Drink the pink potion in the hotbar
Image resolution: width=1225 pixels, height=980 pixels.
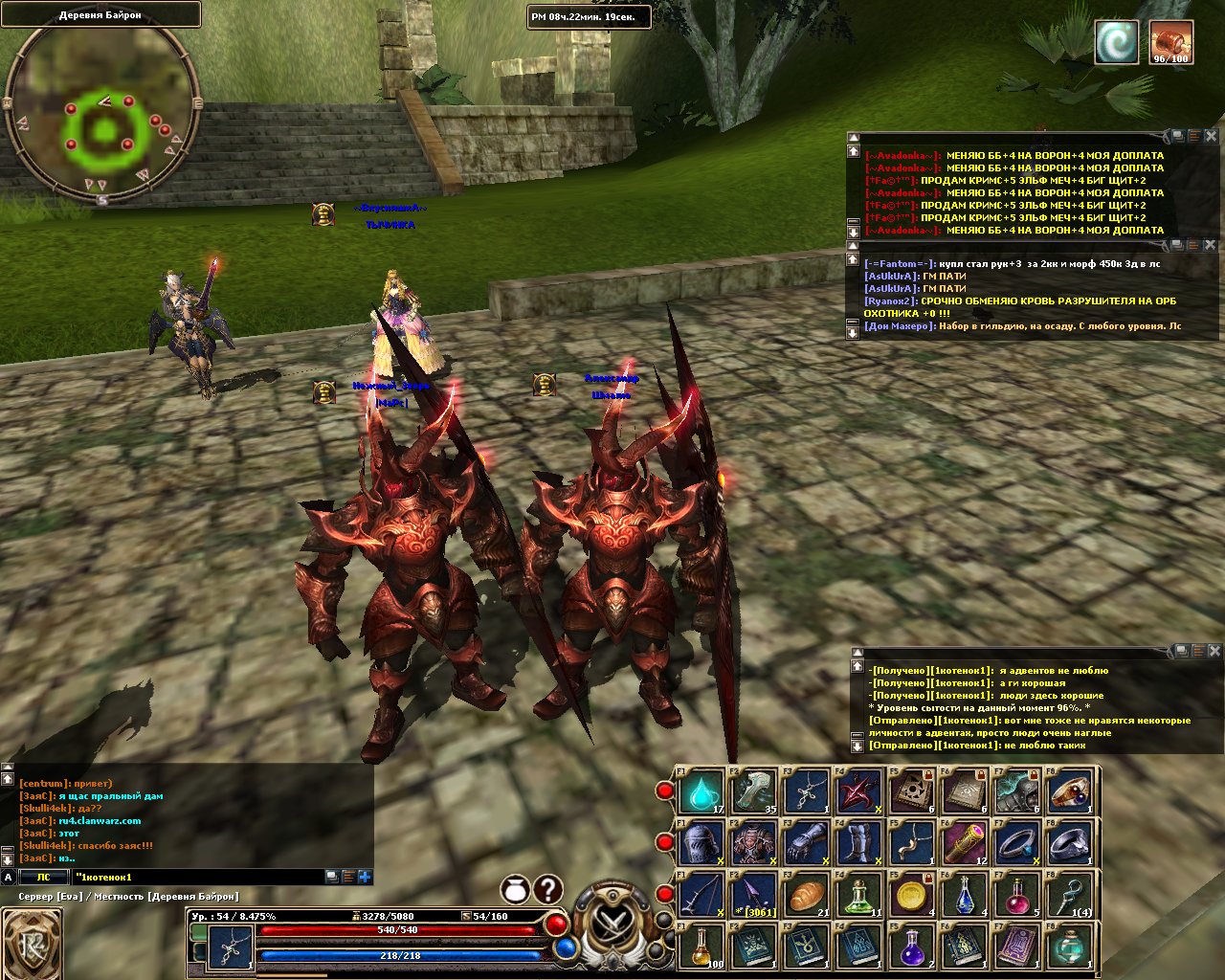point(1017,897)
